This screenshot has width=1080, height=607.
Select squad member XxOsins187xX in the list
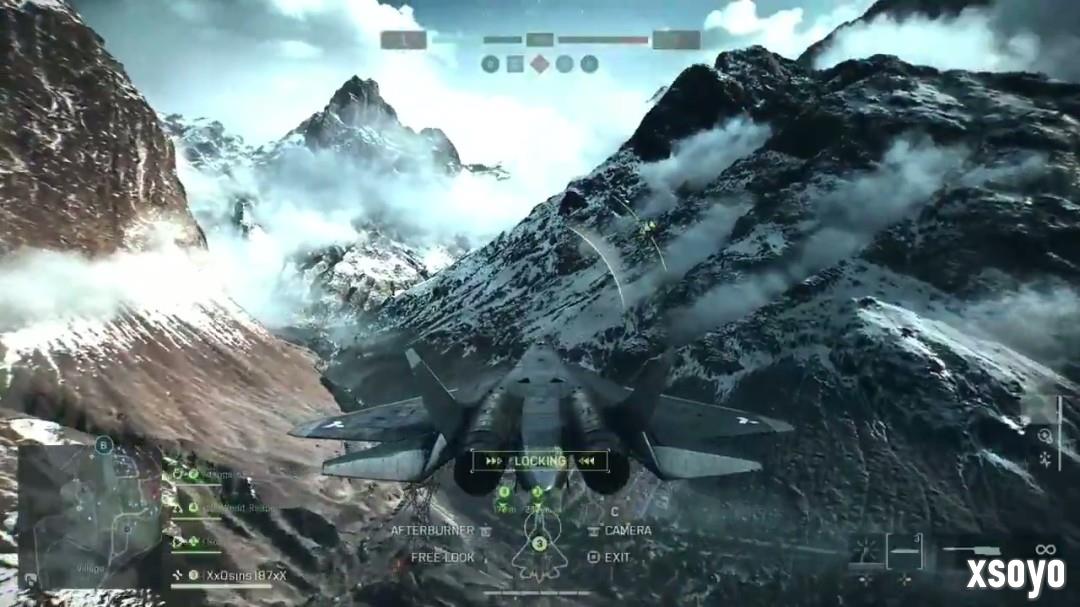(x=243, y=575)
